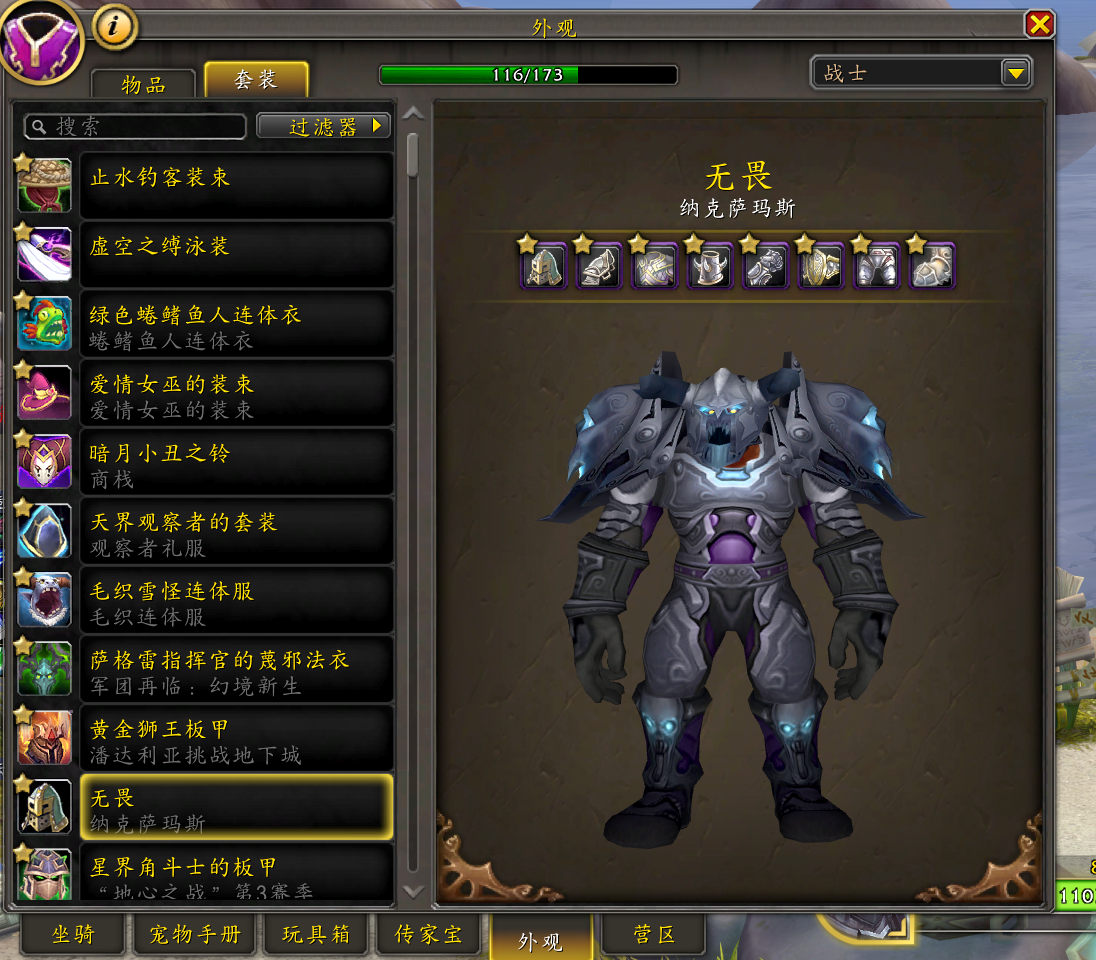Select the 萨格雷指挥官的蔑邪法衣 set

235,668
